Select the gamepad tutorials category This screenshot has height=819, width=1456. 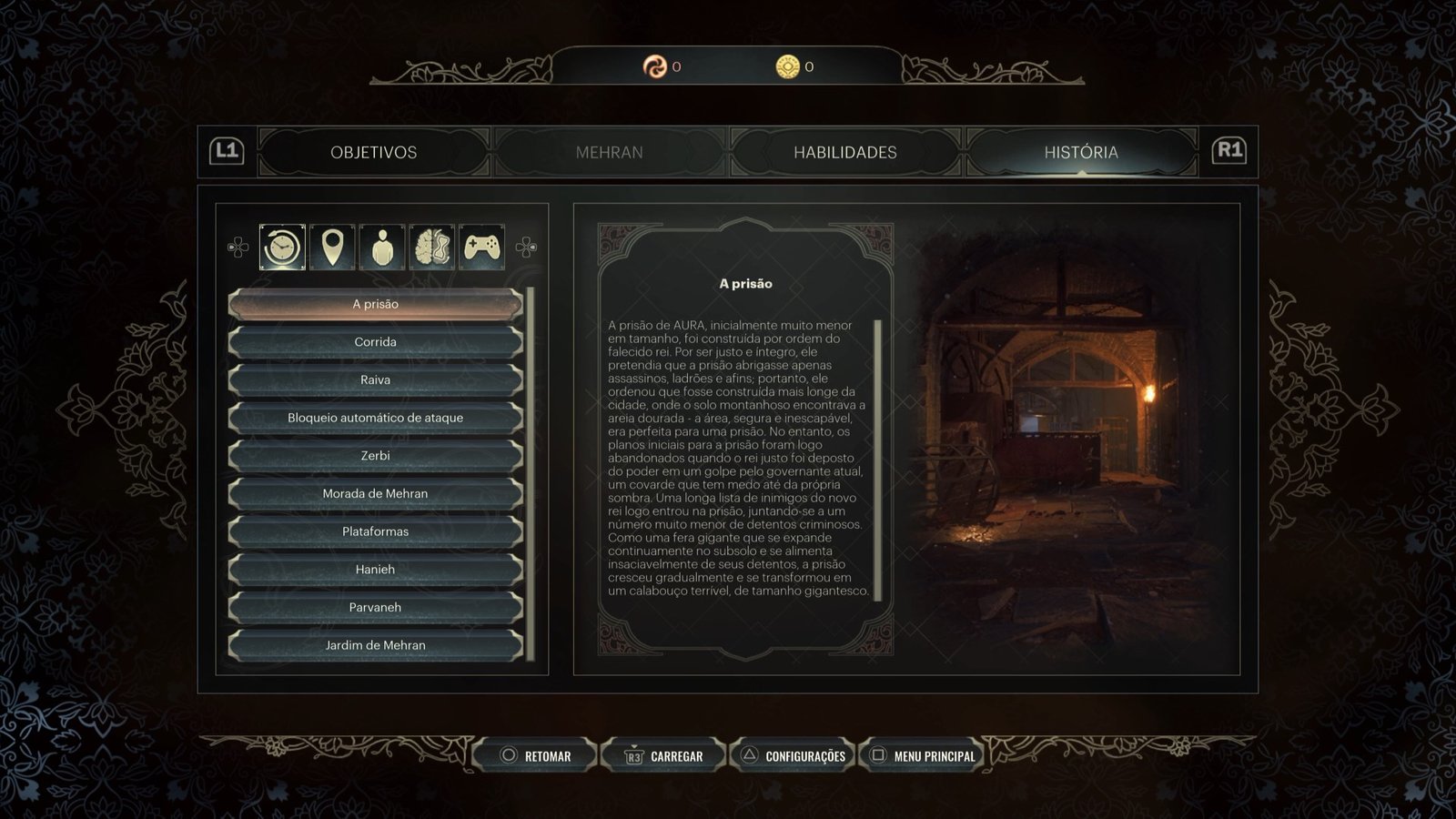(482, 247)
